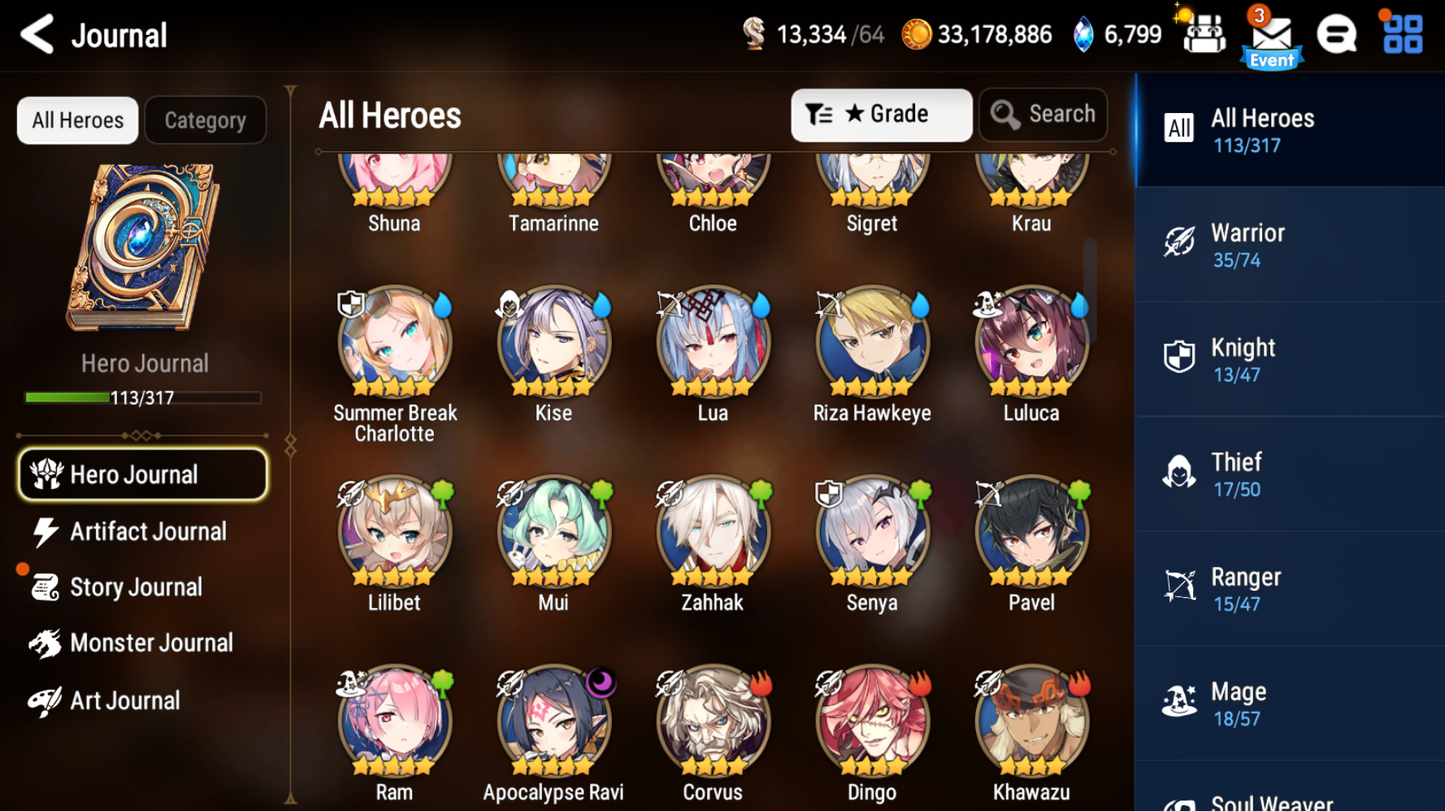1445x811 pixels.
Task: Switch hero view to Category mode
Action: click(x=205, y=119)
